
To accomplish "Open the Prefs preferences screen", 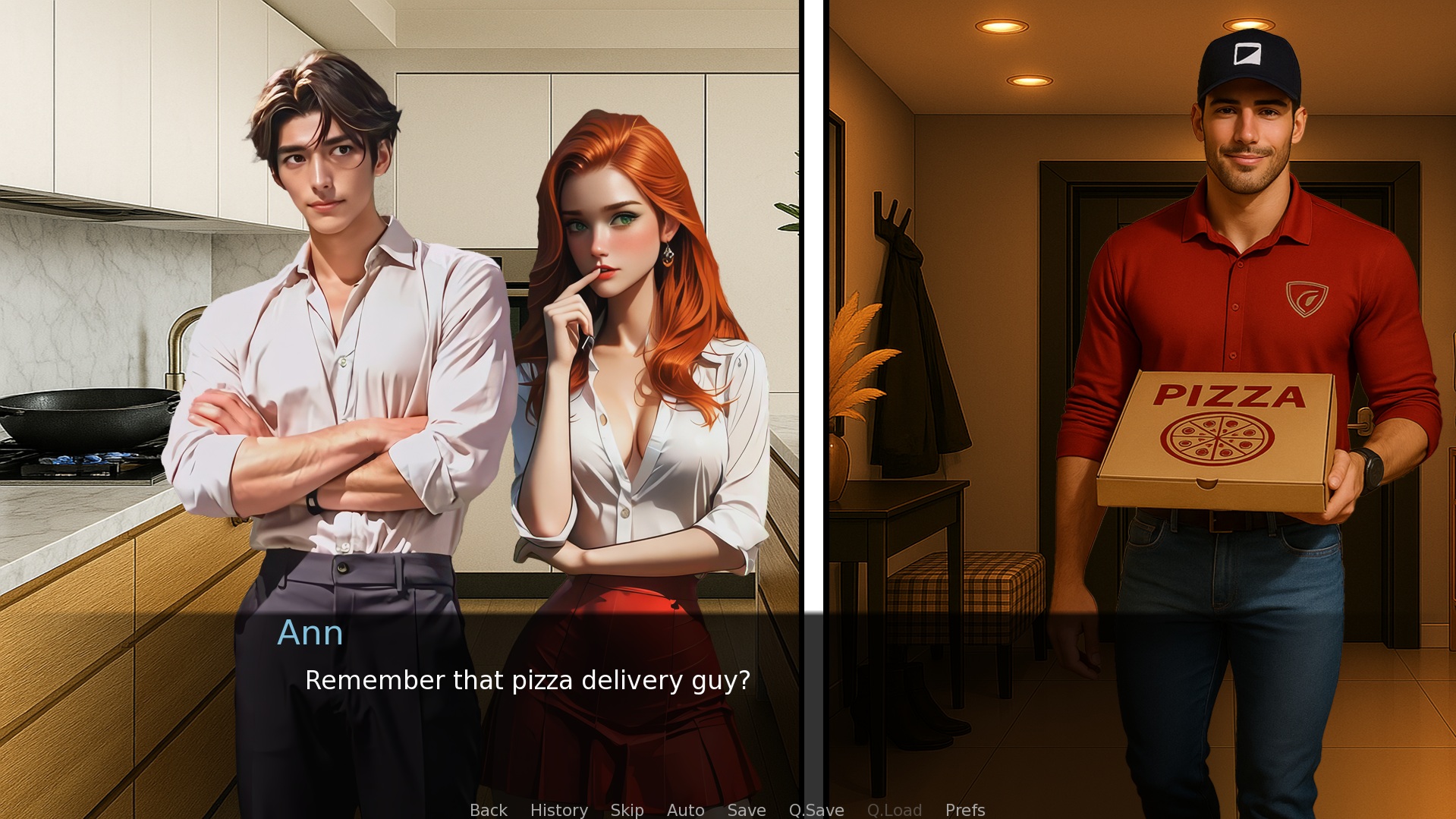I will point(964,810).
